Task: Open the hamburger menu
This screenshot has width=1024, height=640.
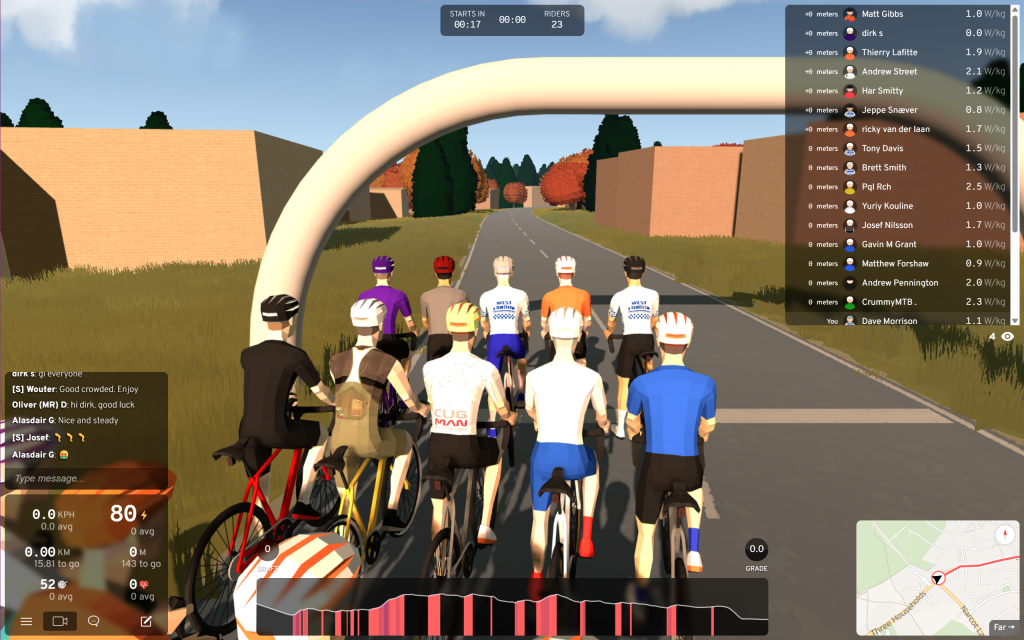Action: [x=26, y=621]
